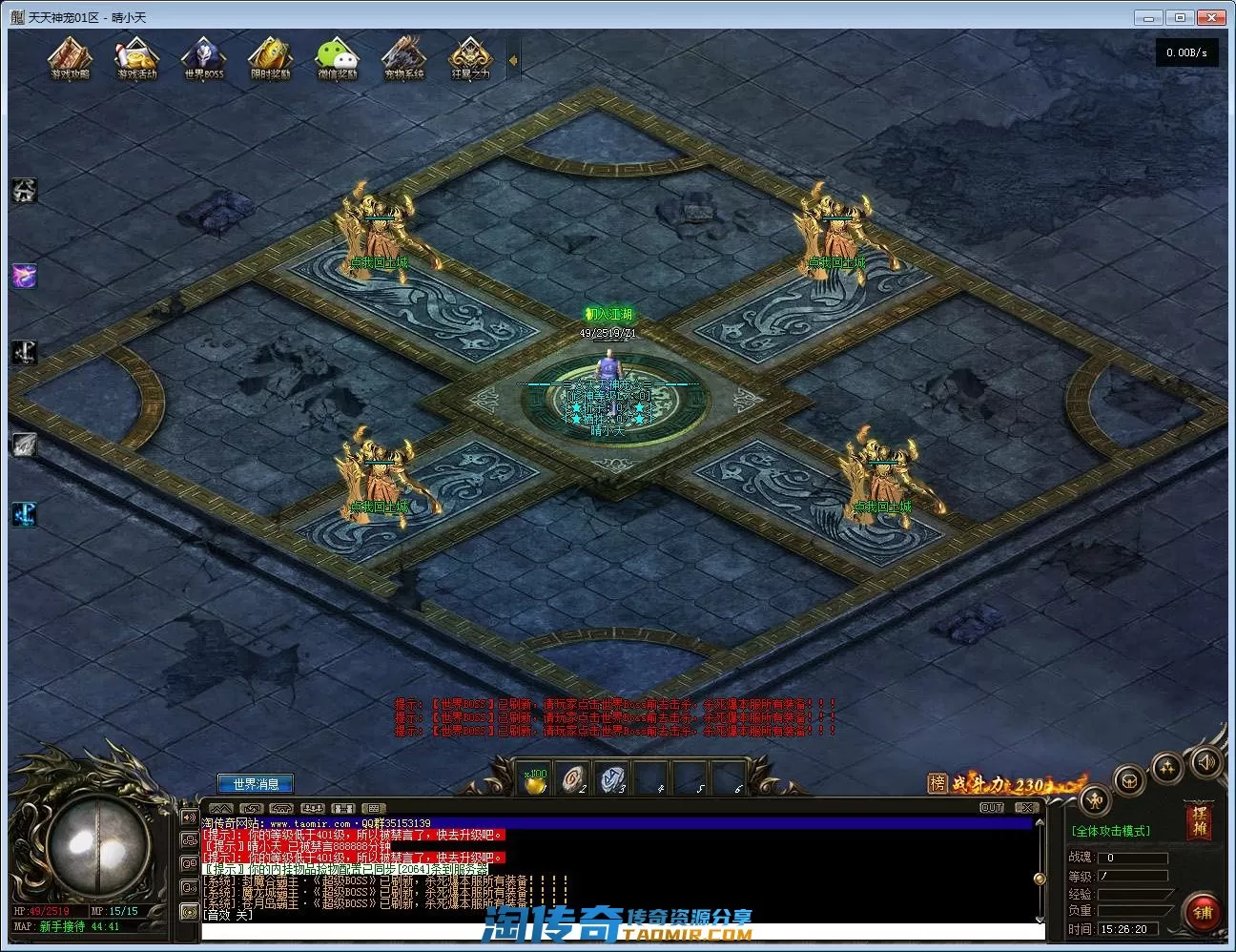Open the 限时奖励 timed rewards
Viewport: 1236px width, 952px height.
coord(270,57)
